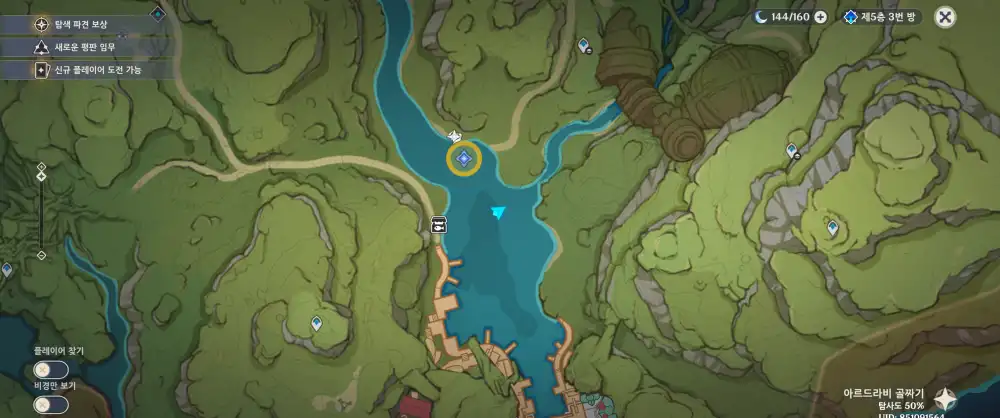Toggle the 플레이어 찾기 switch

click(x=50, y=370)
